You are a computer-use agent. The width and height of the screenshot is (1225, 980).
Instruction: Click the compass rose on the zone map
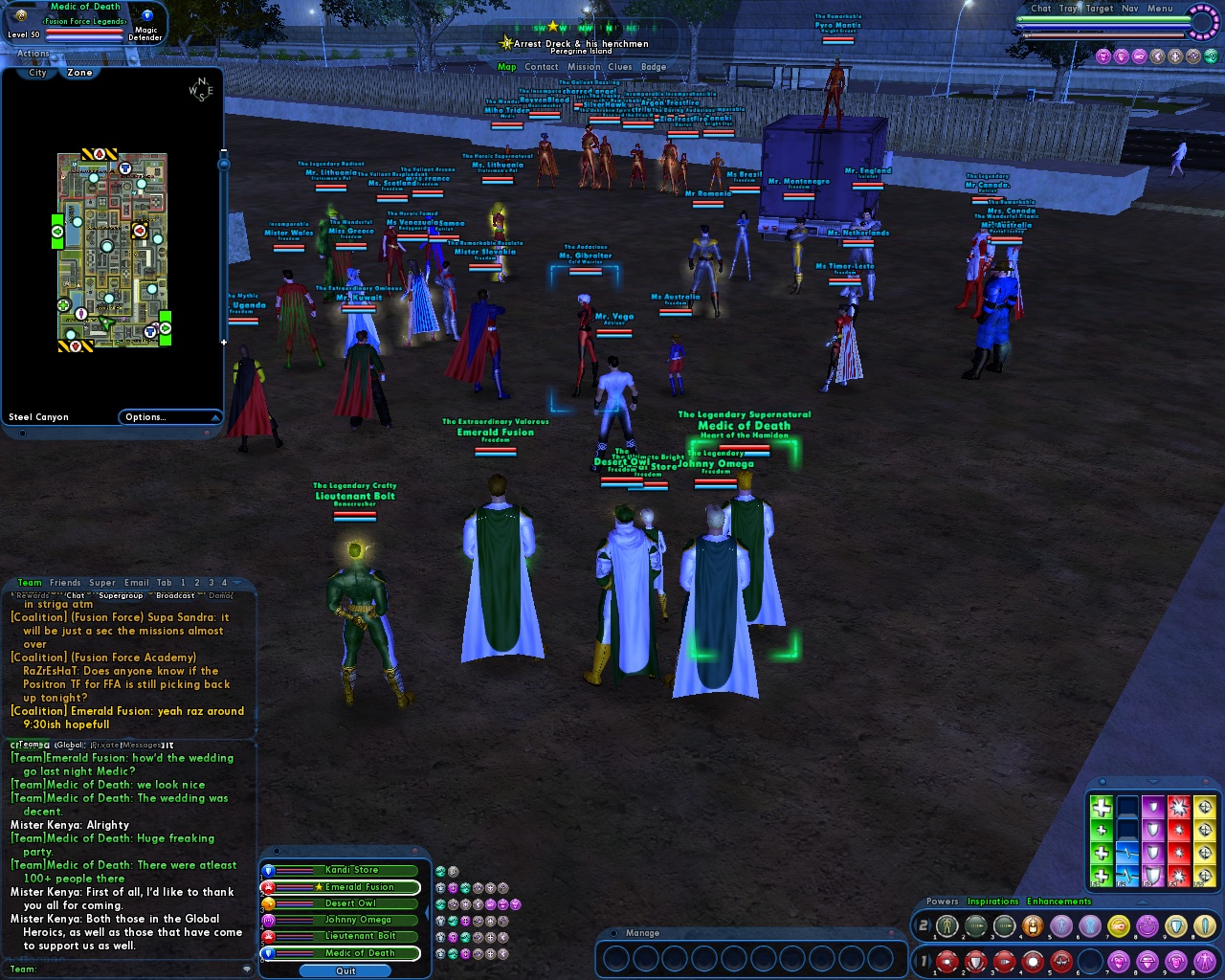[199, 88]
